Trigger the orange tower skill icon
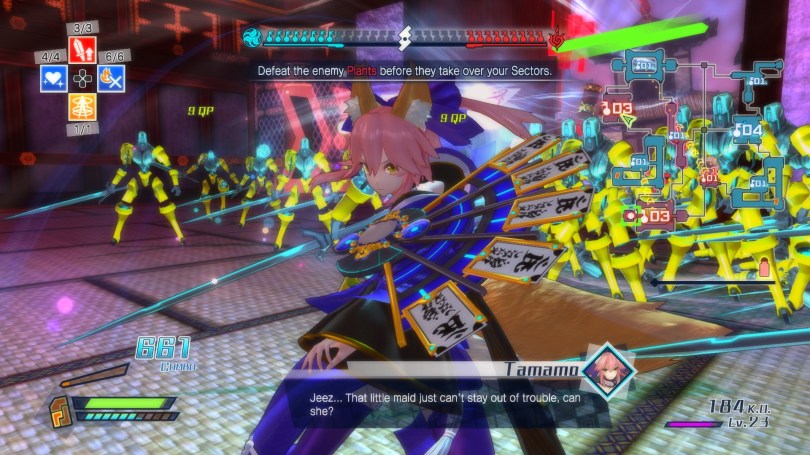This screenshot has width=810, height=455. coord(82,106)
